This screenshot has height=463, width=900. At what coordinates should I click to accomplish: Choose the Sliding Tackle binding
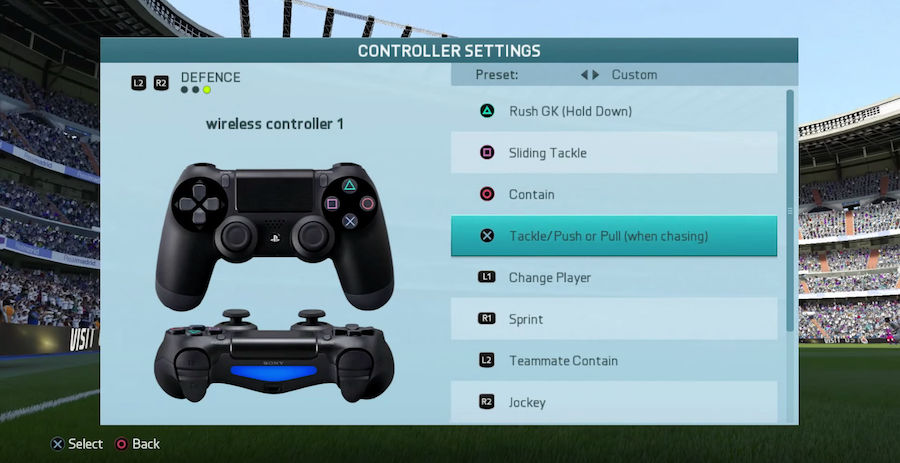(613, 153)
